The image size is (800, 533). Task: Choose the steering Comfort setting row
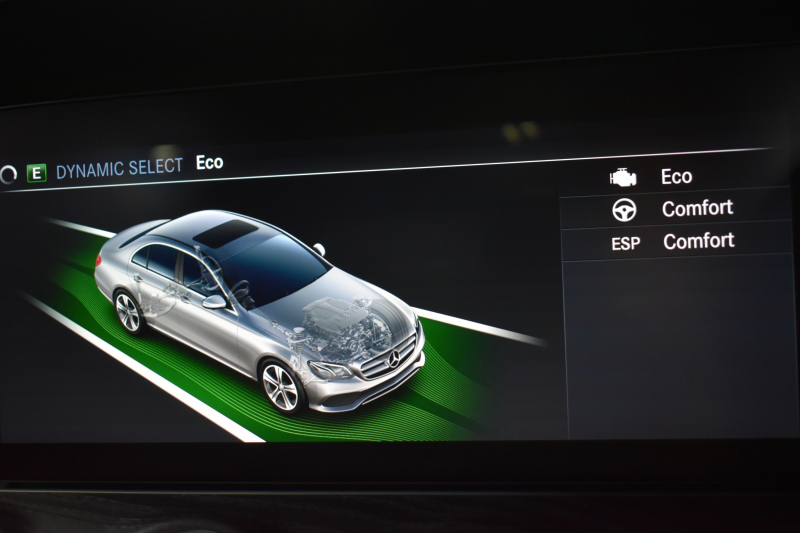(676, 209)
